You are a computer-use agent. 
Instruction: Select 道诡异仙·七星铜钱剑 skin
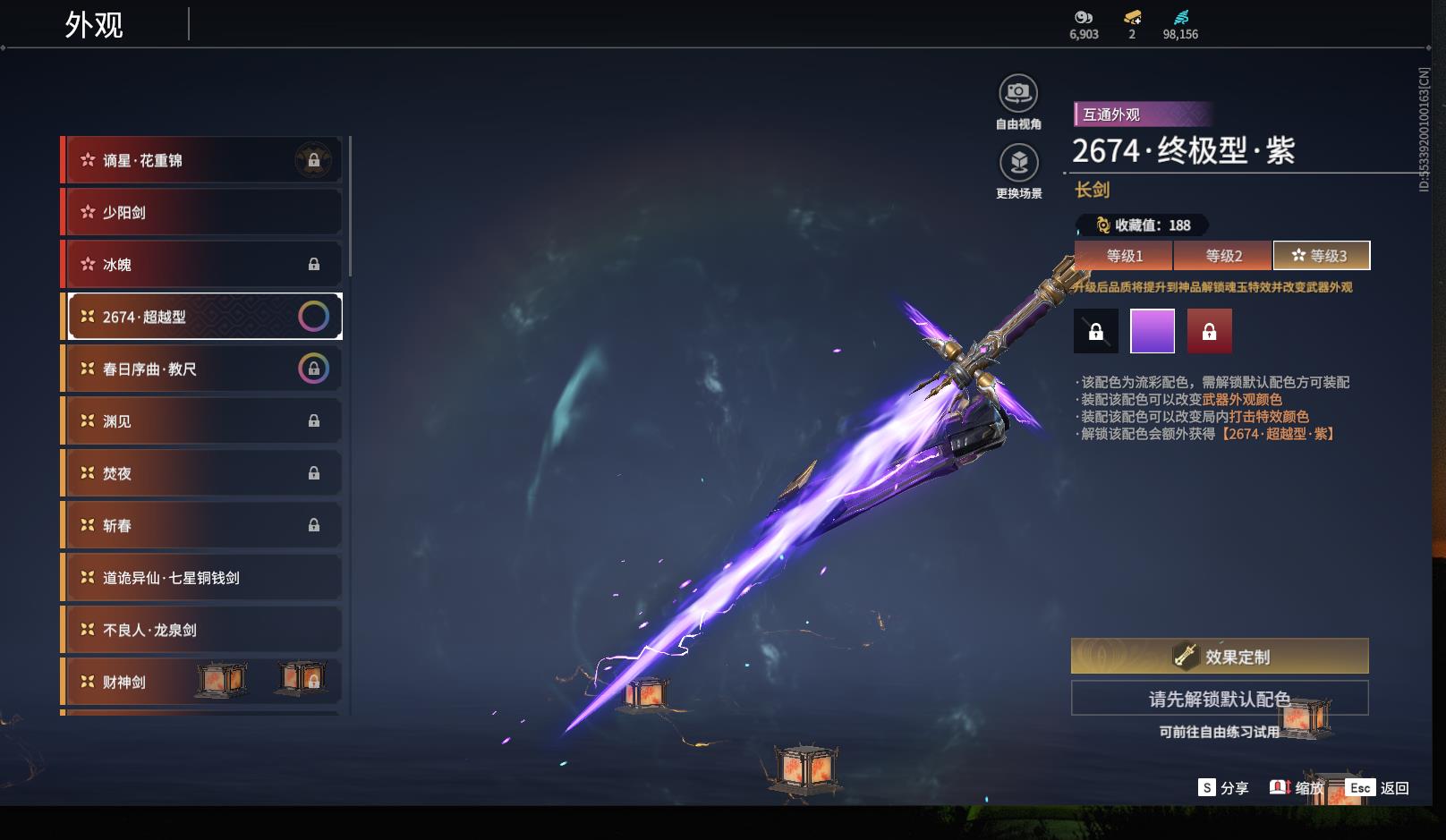point(203,577)
